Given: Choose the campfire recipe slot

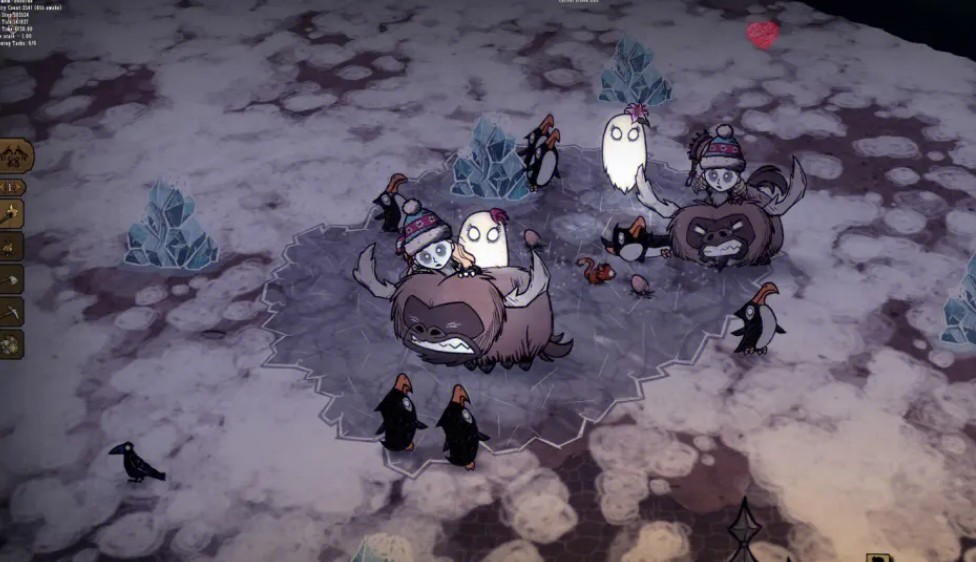Looking at the screenshot, I should tap(11, 246).
